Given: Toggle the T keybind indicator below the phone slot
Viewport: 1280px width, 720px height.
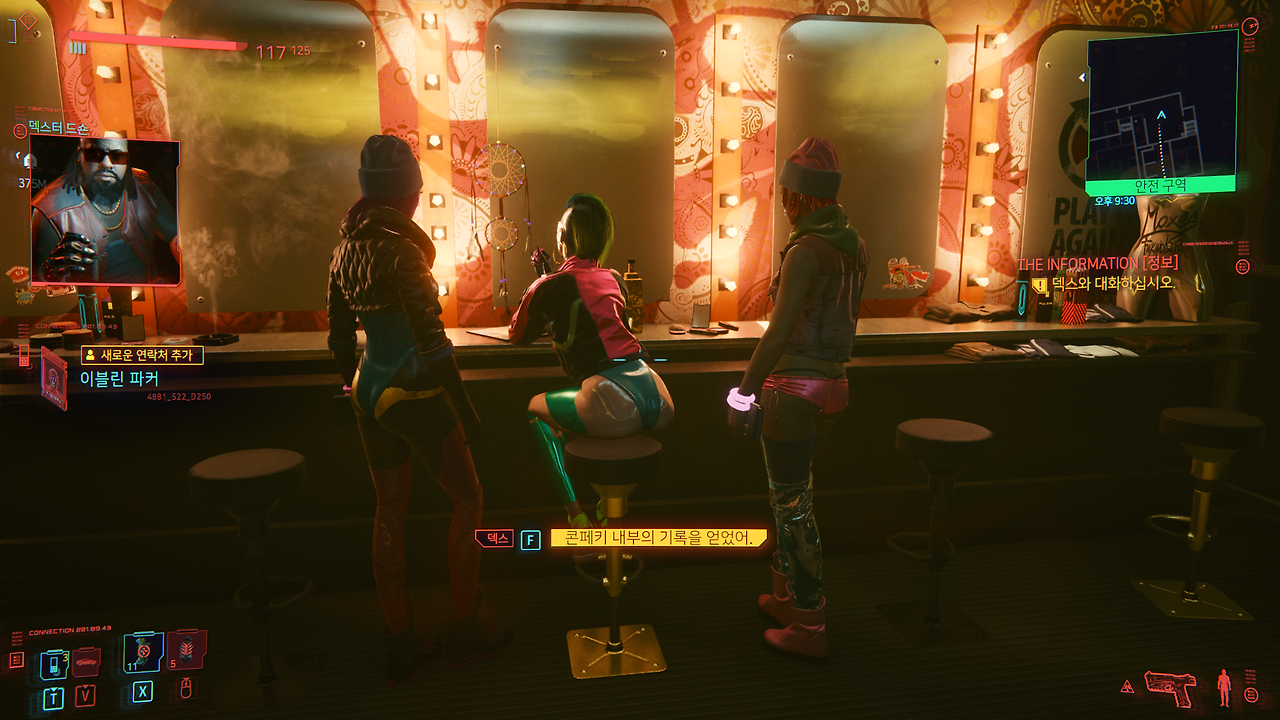Looking at the screenshot, I should (x=54, y=697).
